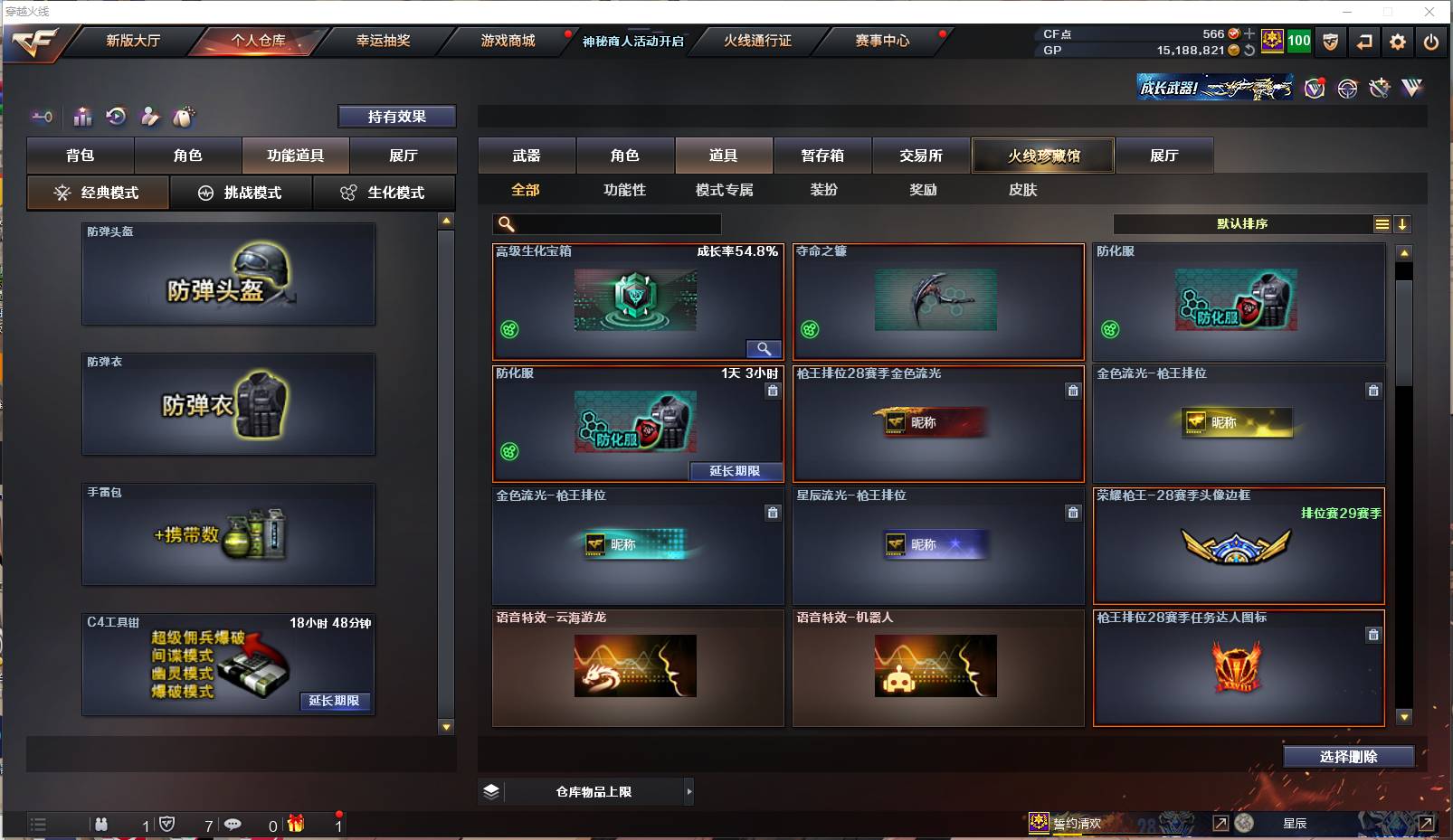
Task: Click the 持有效果 button
Action: point(396,116)
